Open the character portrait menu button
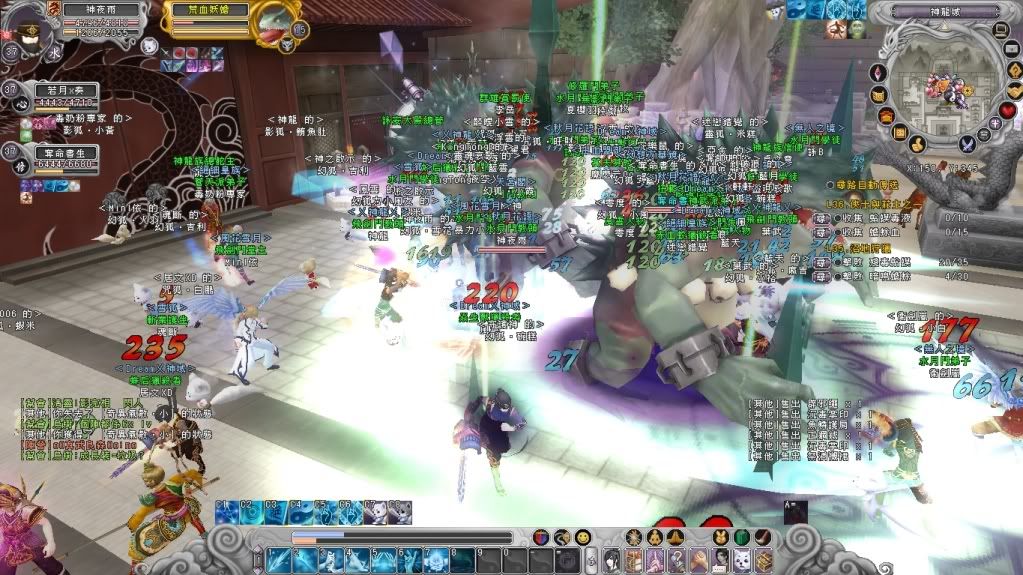 [611, 560]
